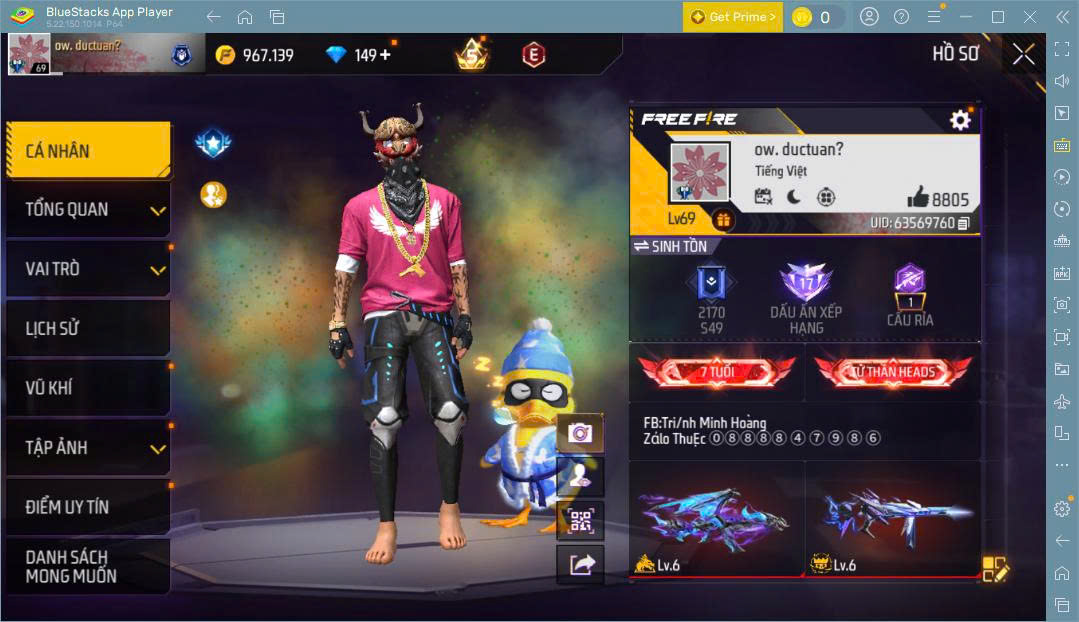Select the CÁ NHÂN tab
This screenshot has height=622, width=1079.
[x=88, y=151]
